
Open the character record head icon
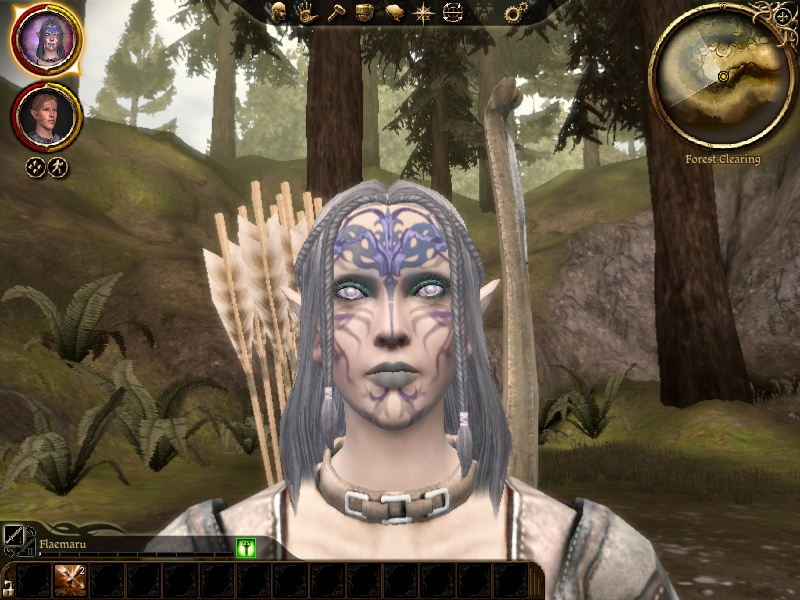tap(279, 12)
